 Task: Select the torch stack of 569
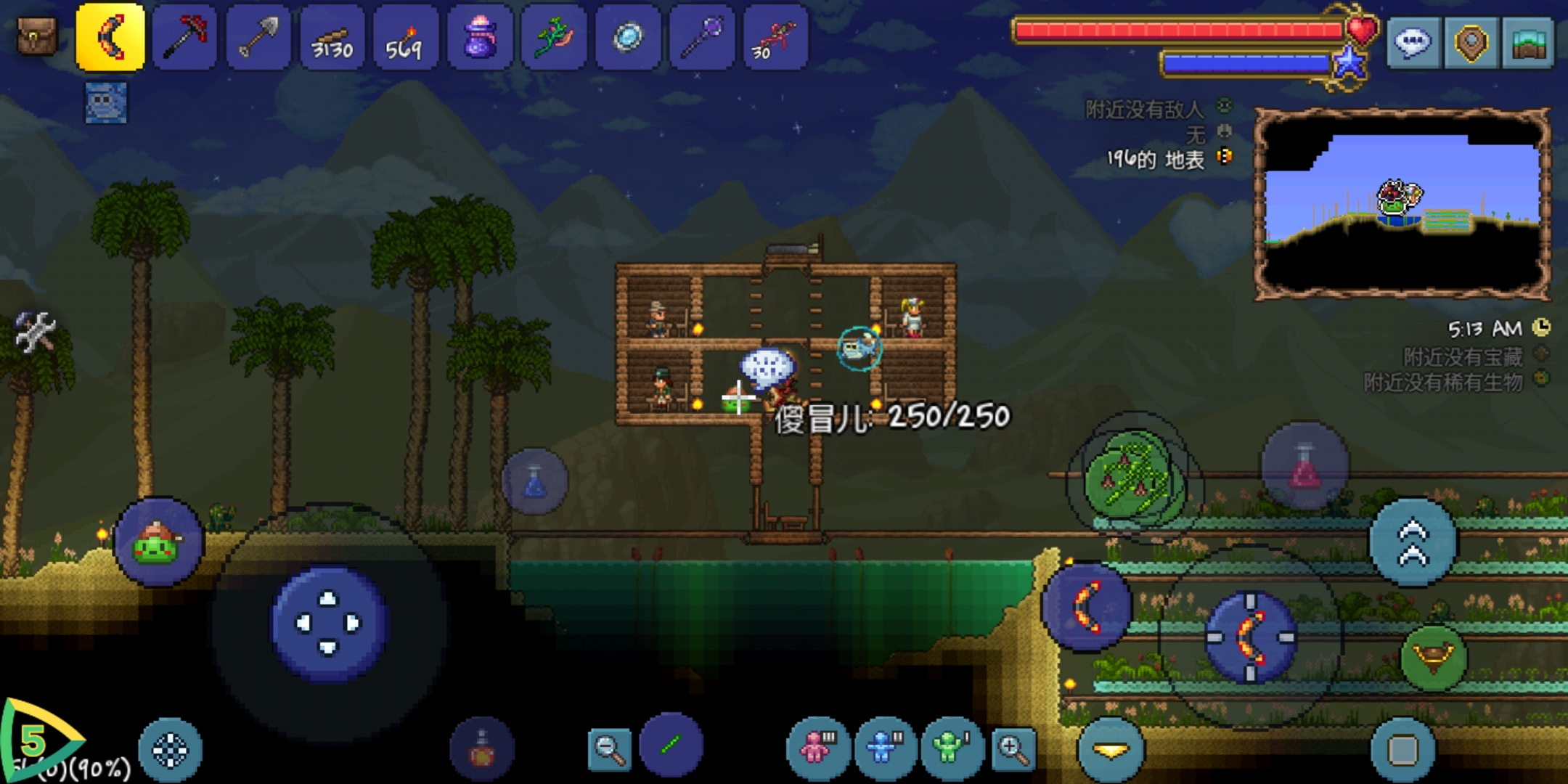point(406,36)
